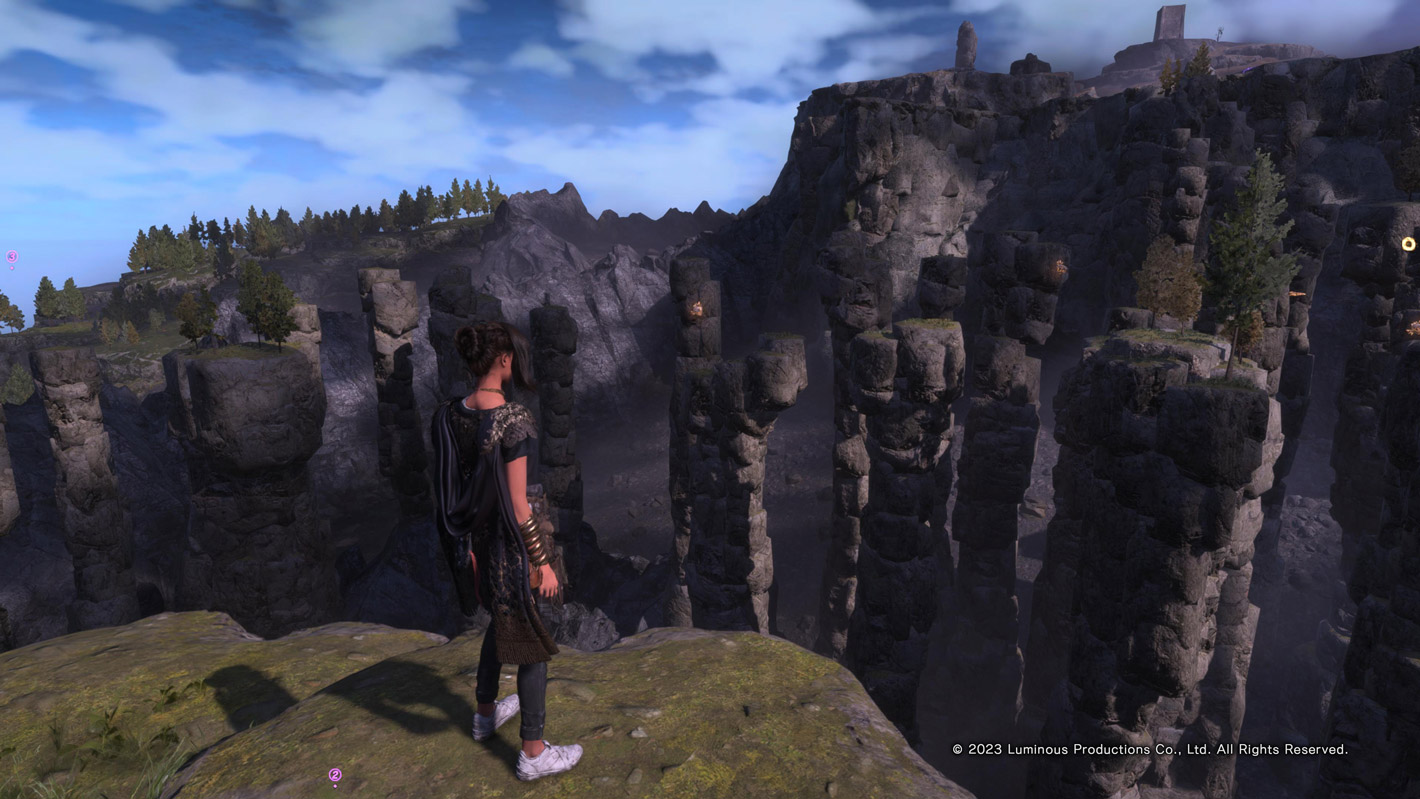Select the yellow ring objective marker

1408,244
